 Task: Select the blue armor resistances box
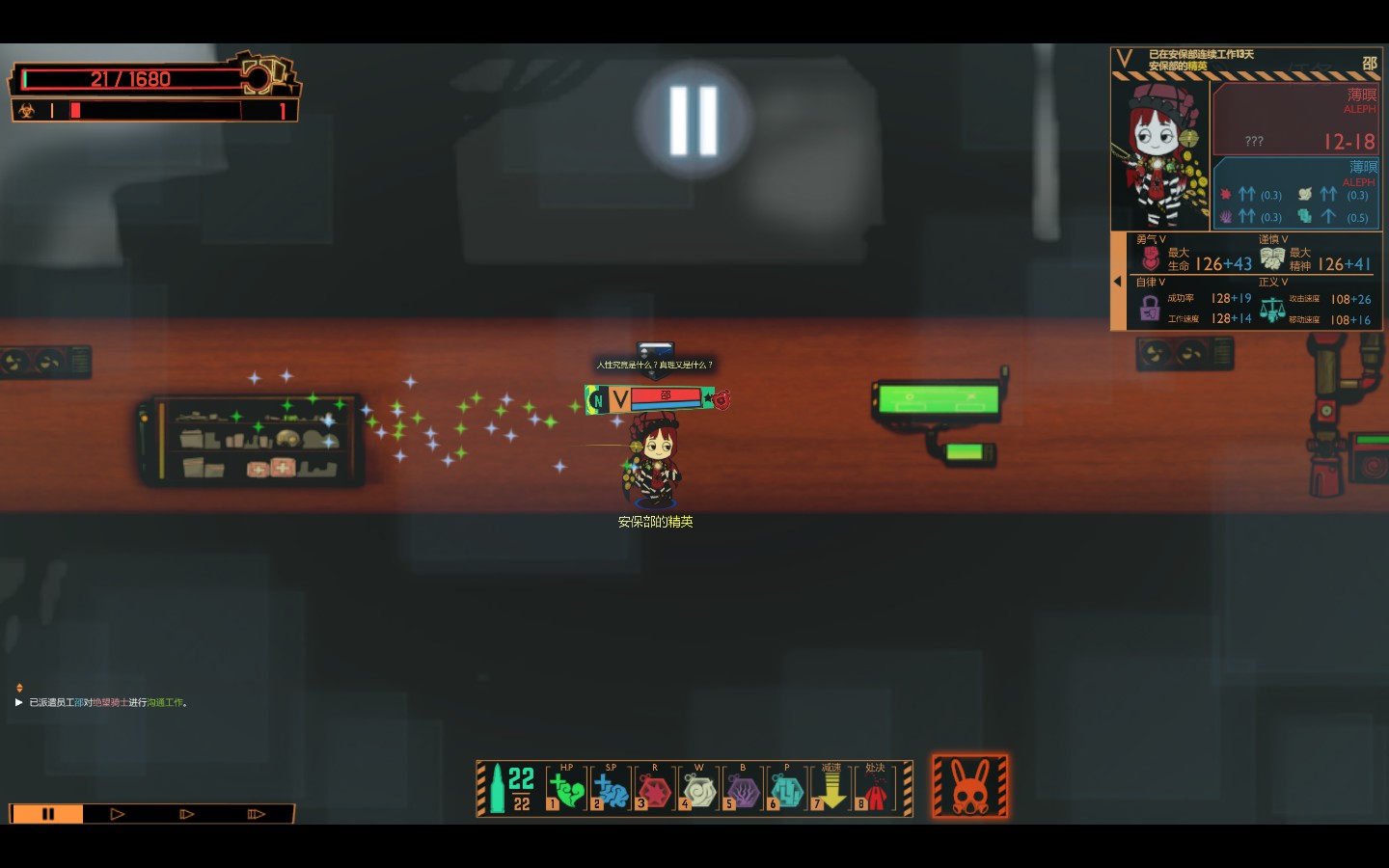tap(1295, 194)
